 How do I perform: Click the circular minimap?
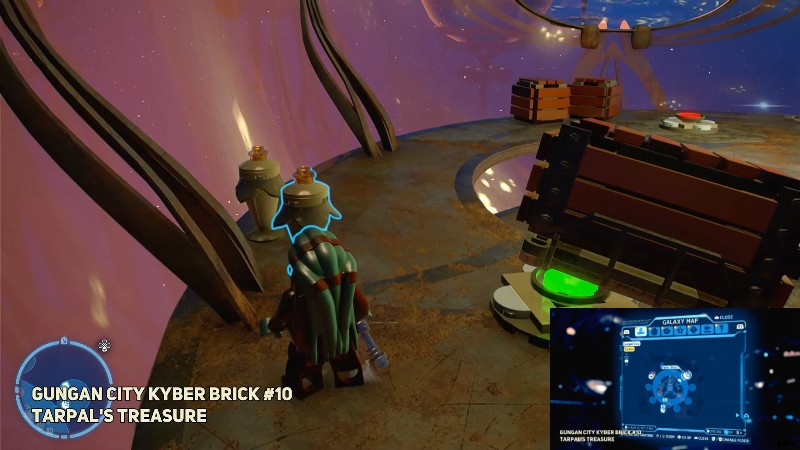click(x=55, y=381)
